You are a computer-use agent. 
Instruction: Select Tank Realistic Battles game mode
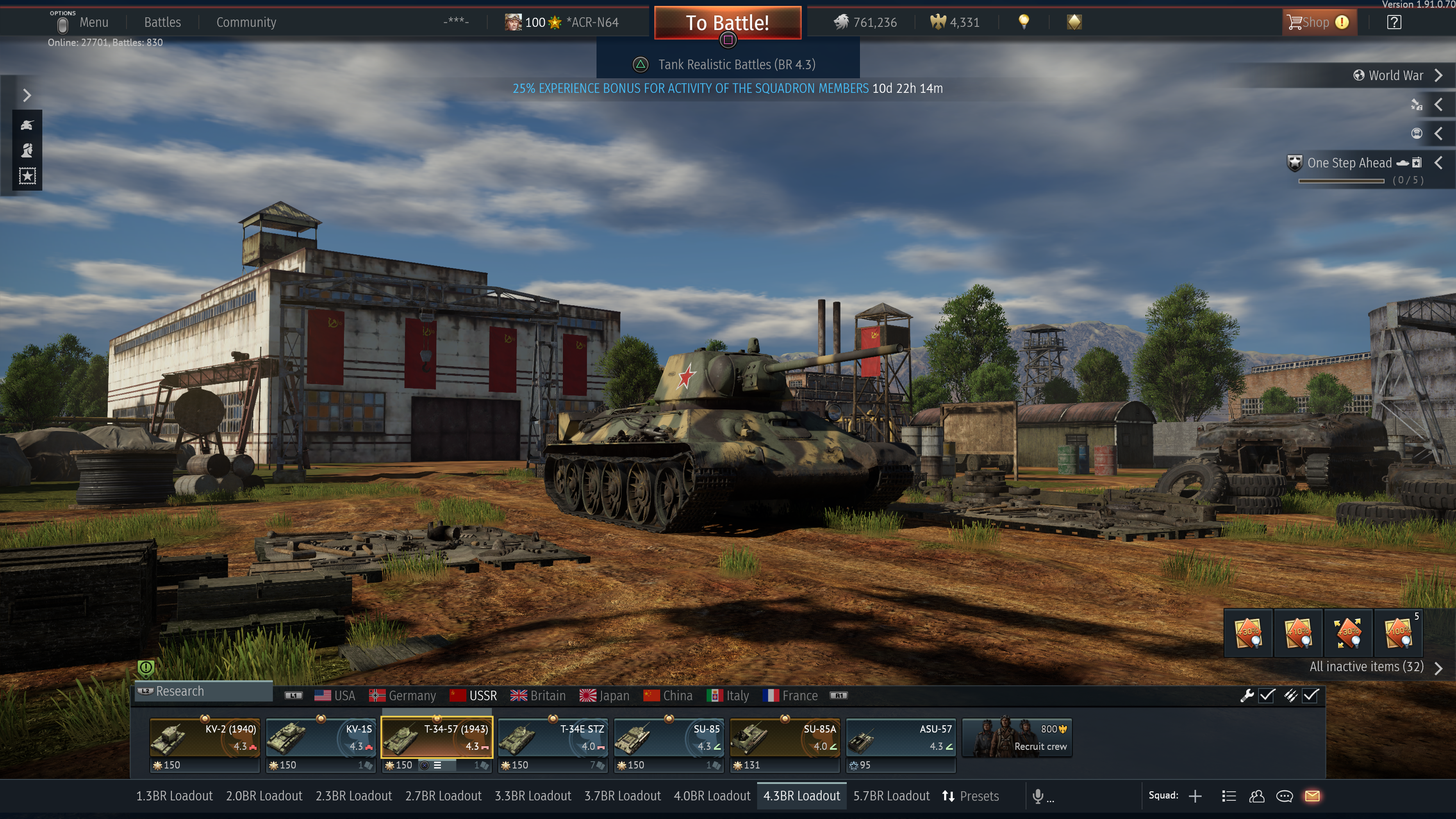[735, 64]
